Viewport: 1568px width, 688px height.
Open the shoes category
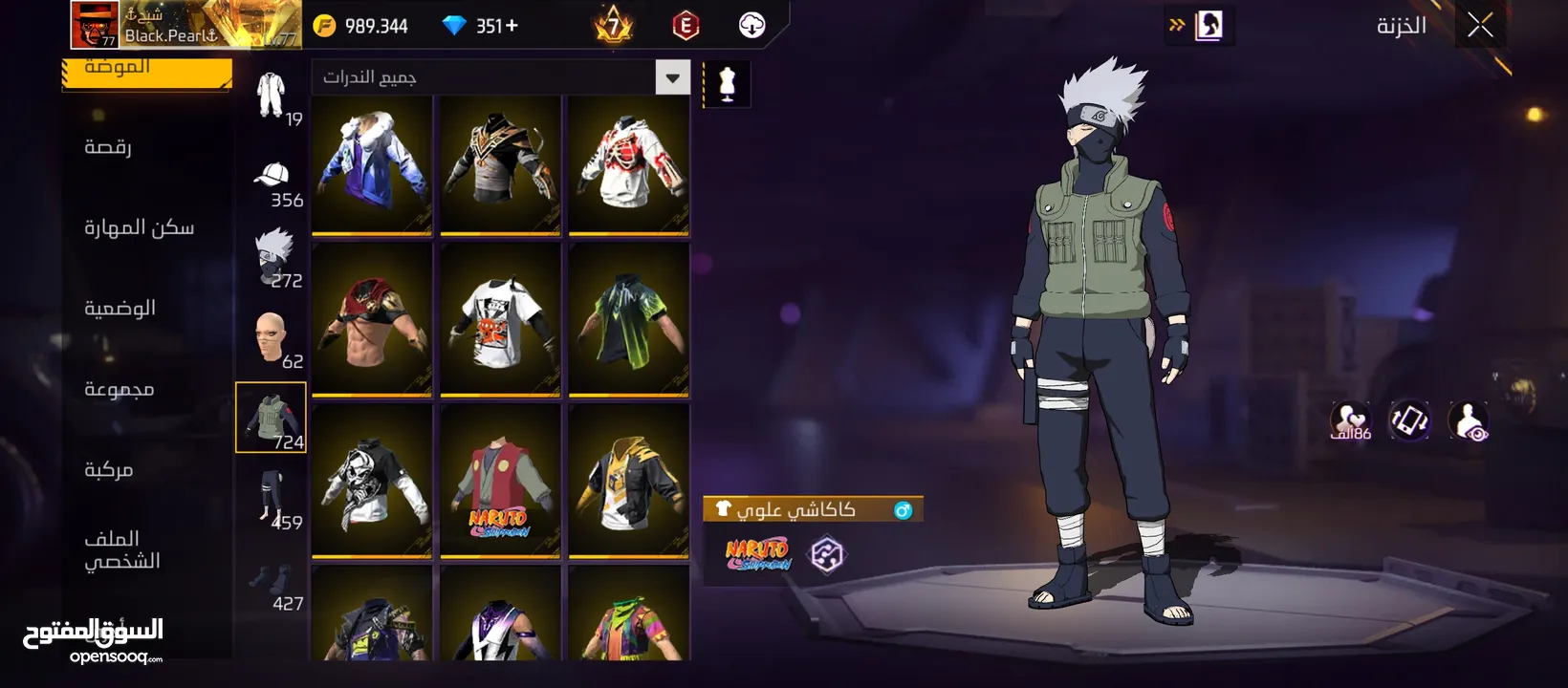[272, 583]
